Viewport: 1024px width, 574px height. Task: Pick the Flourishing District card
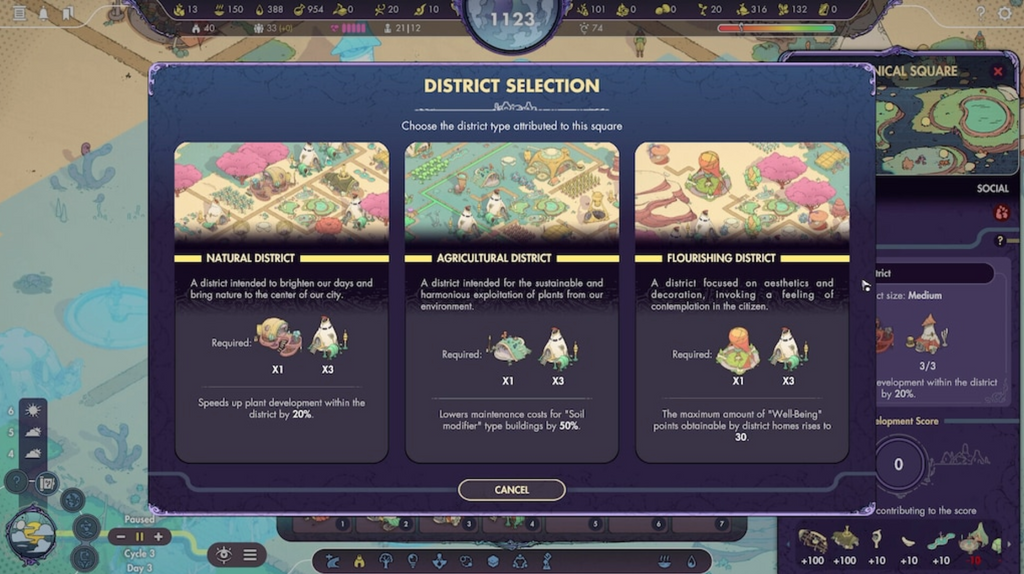[741, 301]
